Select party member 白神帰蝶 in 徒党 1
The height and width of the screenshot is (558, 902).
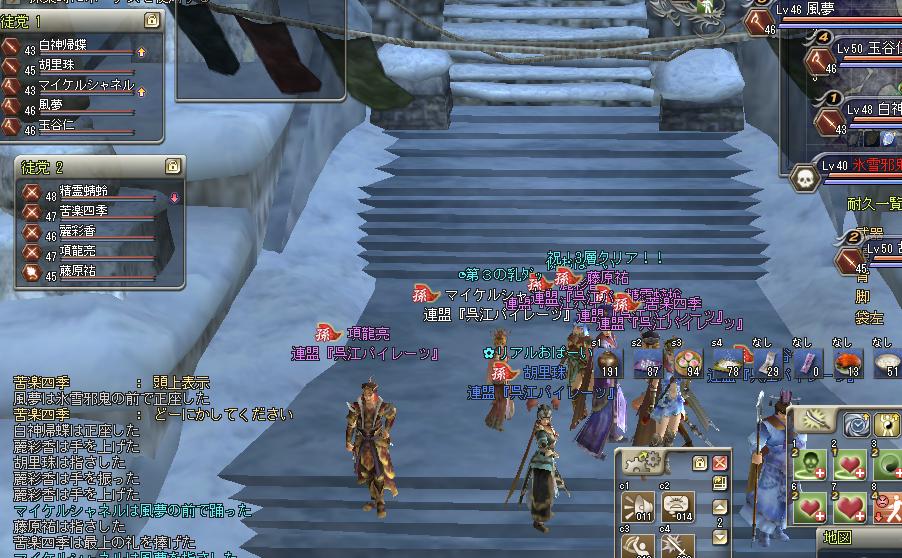pos(75,48)
